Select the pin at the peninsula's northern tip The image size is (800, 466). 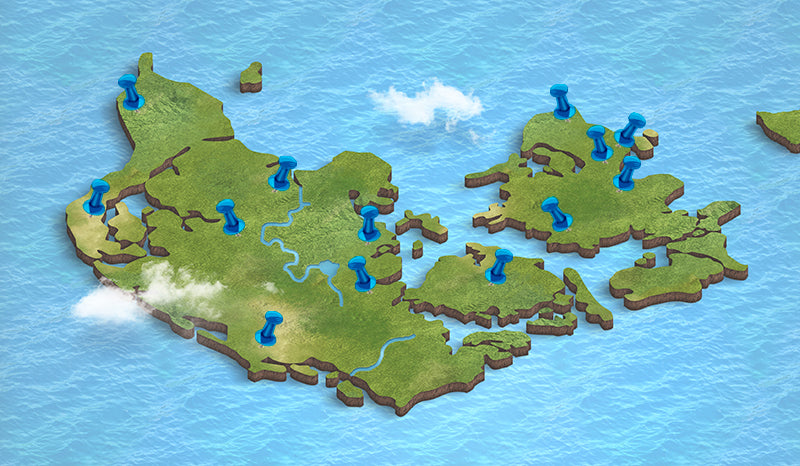129,89
